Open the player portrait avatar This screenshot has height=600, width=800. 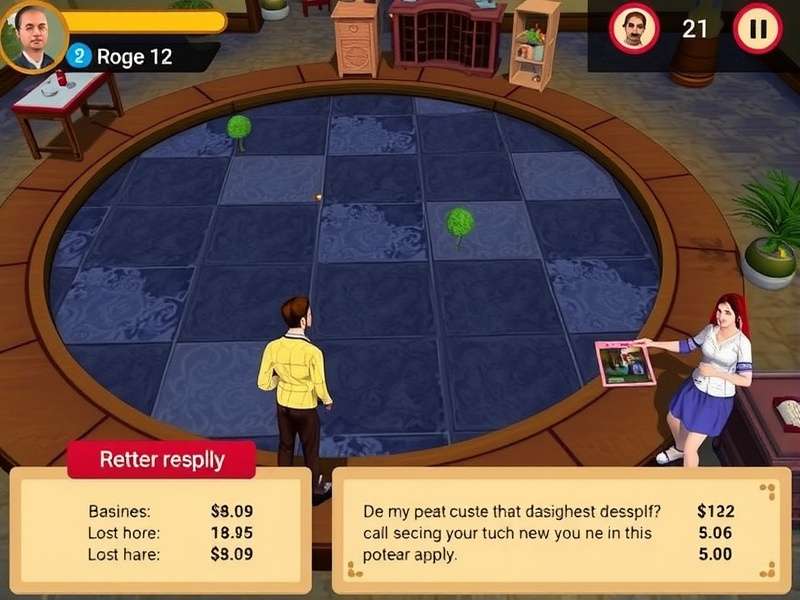tap(33, 37)
